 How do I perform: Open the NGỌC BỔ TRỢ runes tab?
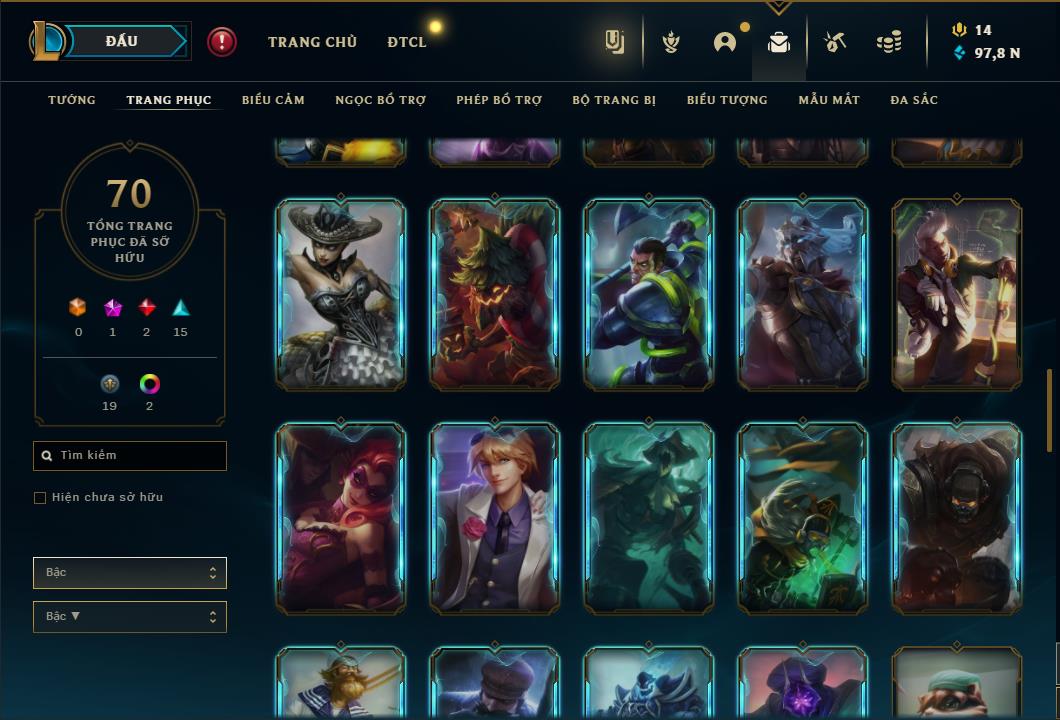click(x=380, y=100)
